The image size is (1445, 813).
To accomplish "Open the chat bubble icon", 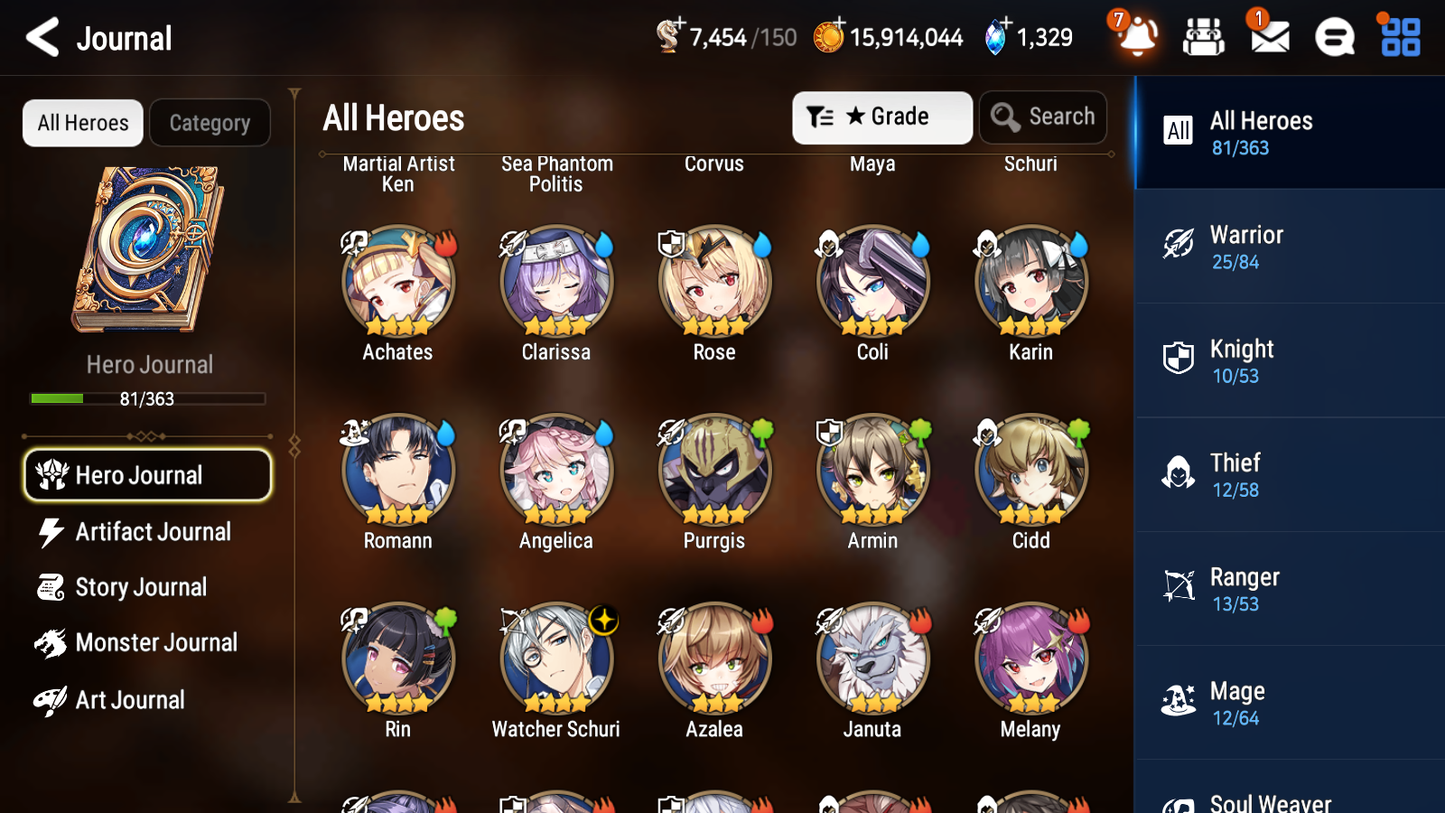I will tap(1333, 36).
